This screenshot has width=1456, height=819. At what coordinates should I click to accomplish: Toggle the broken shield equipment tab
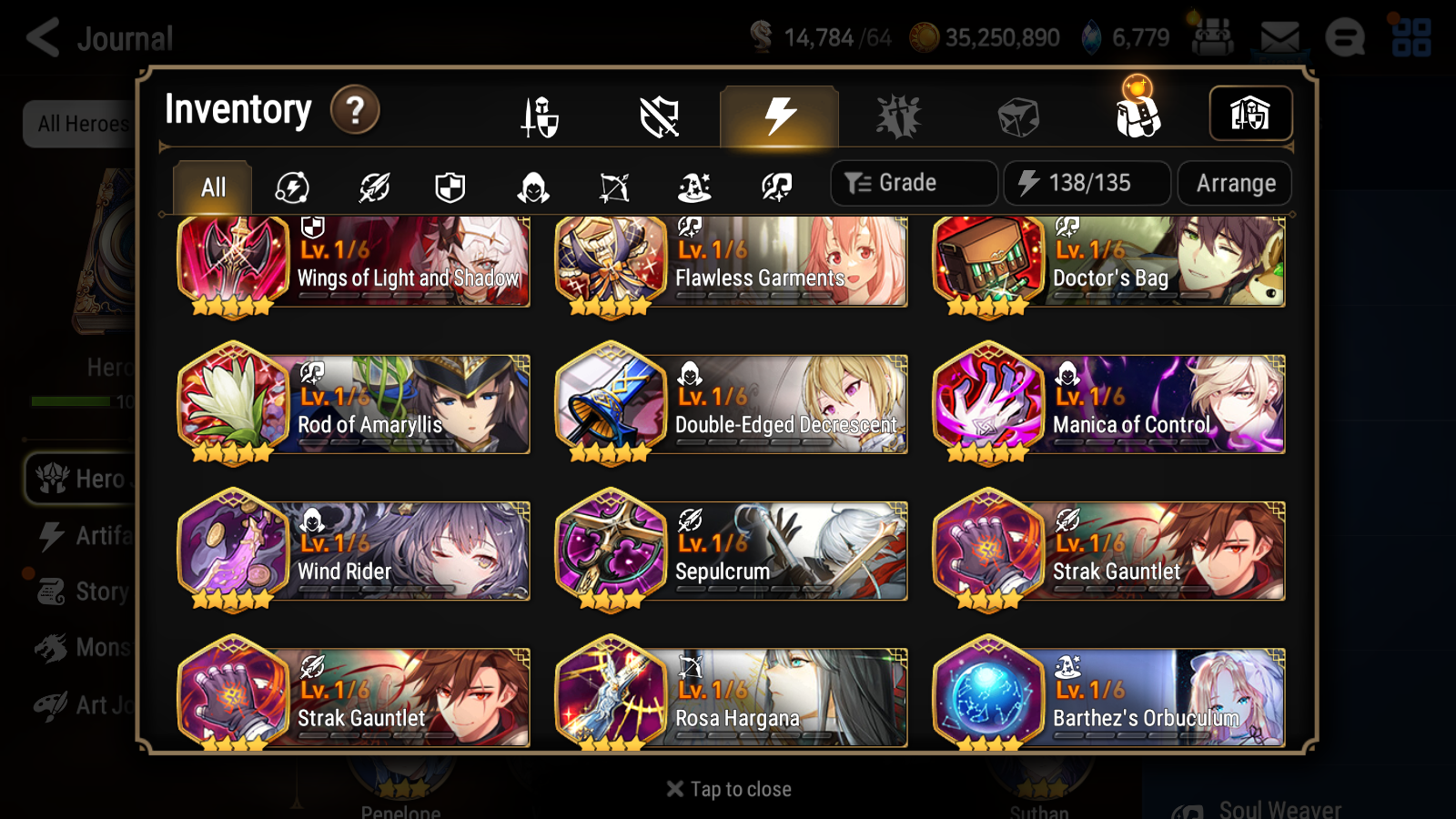coord(659,116)
